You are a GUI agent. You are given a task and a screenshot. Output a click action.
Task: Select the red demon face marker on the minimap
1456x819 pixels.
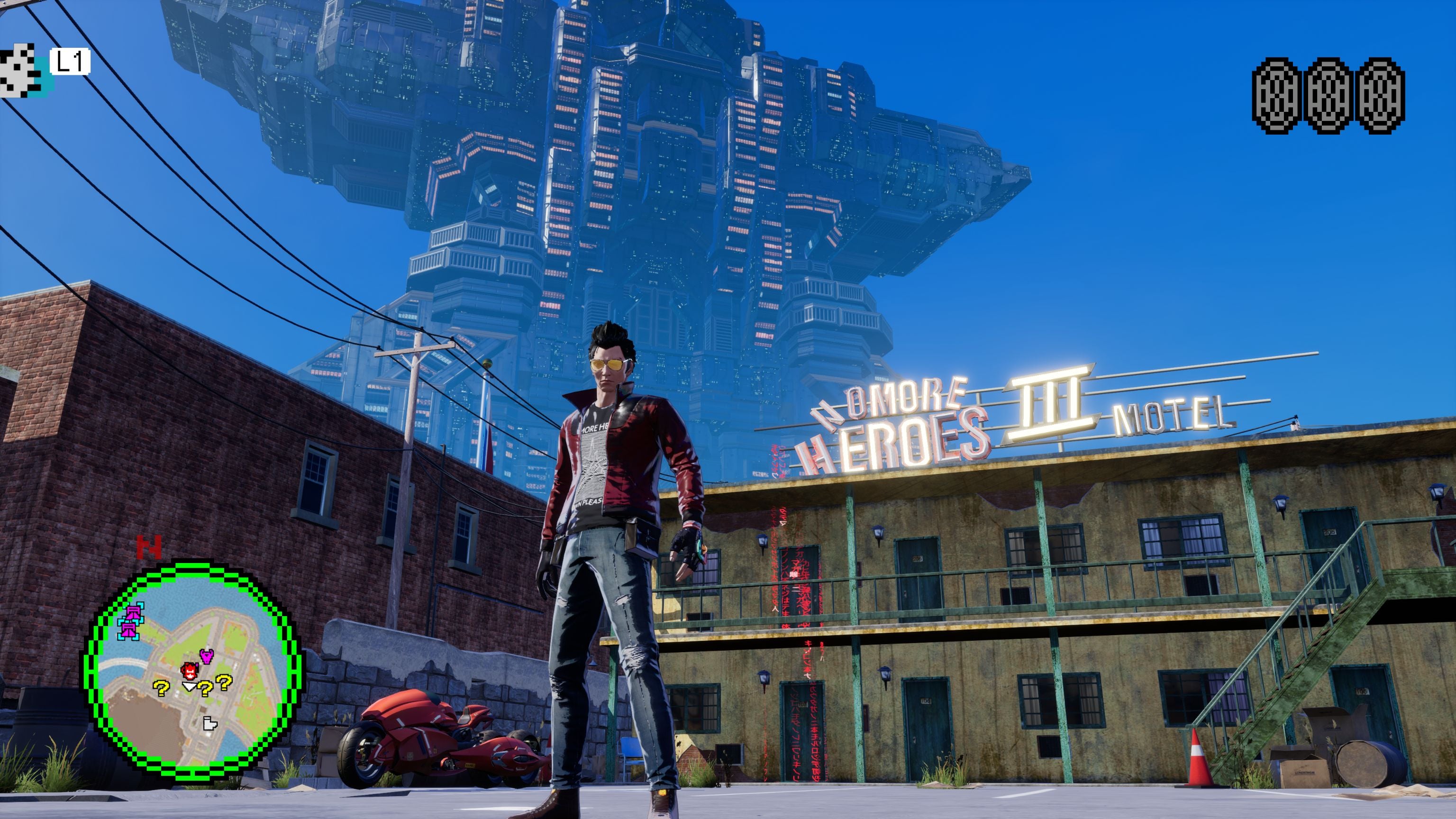tap(190, 672)
